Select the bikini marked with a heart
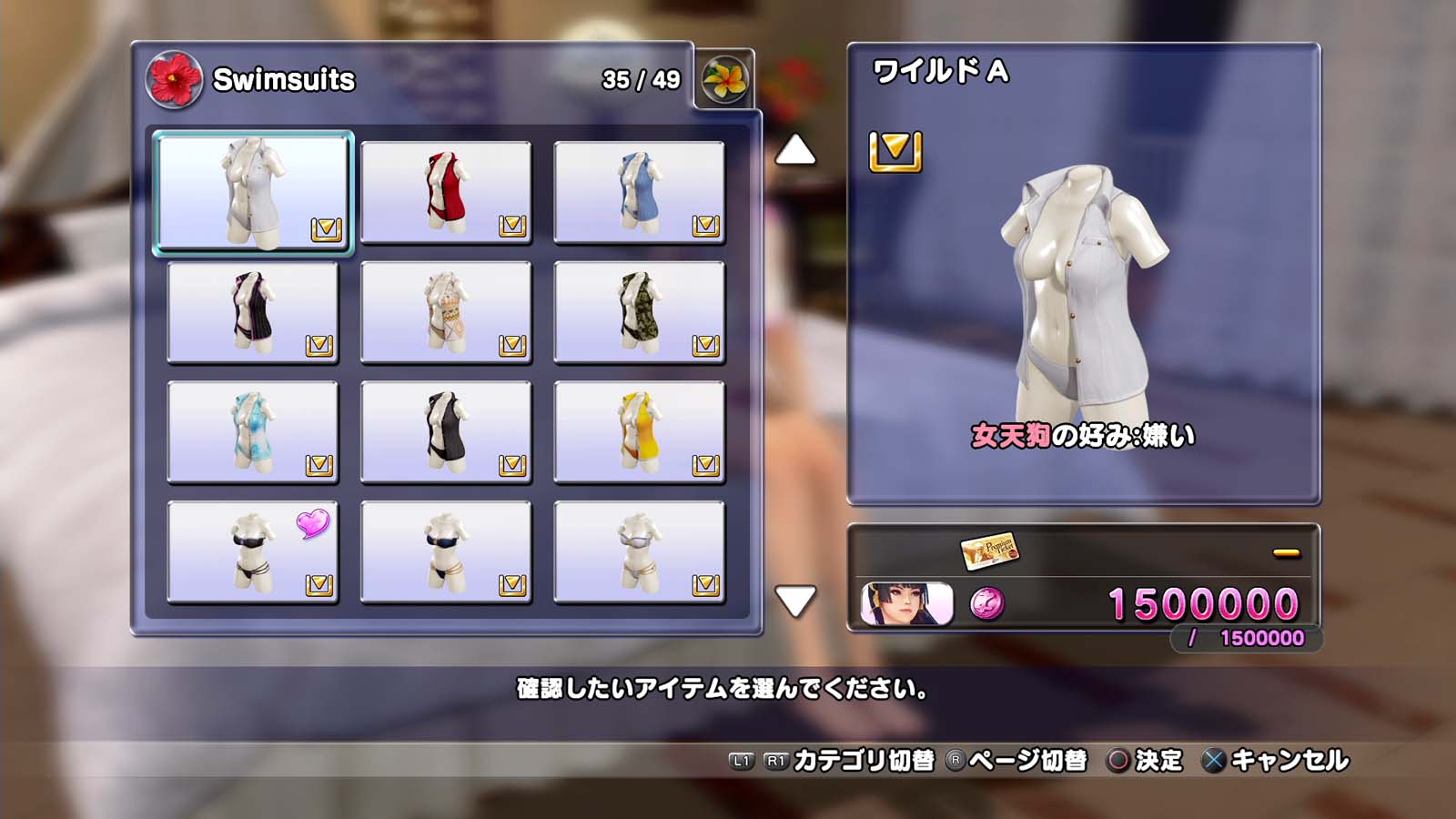This screenshot has width=1456, height=819. pyautogui.click(x=253, y=552)
